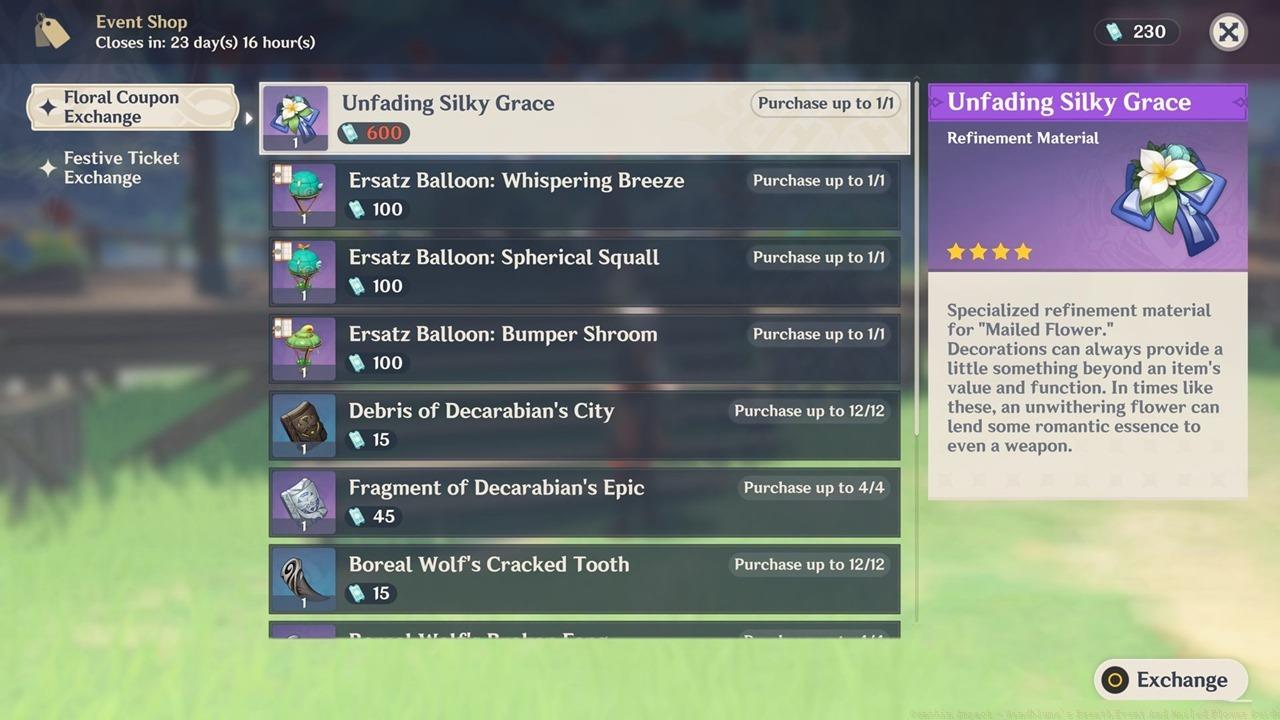Click the Purchase up to 1/1 label

[824, 103]
